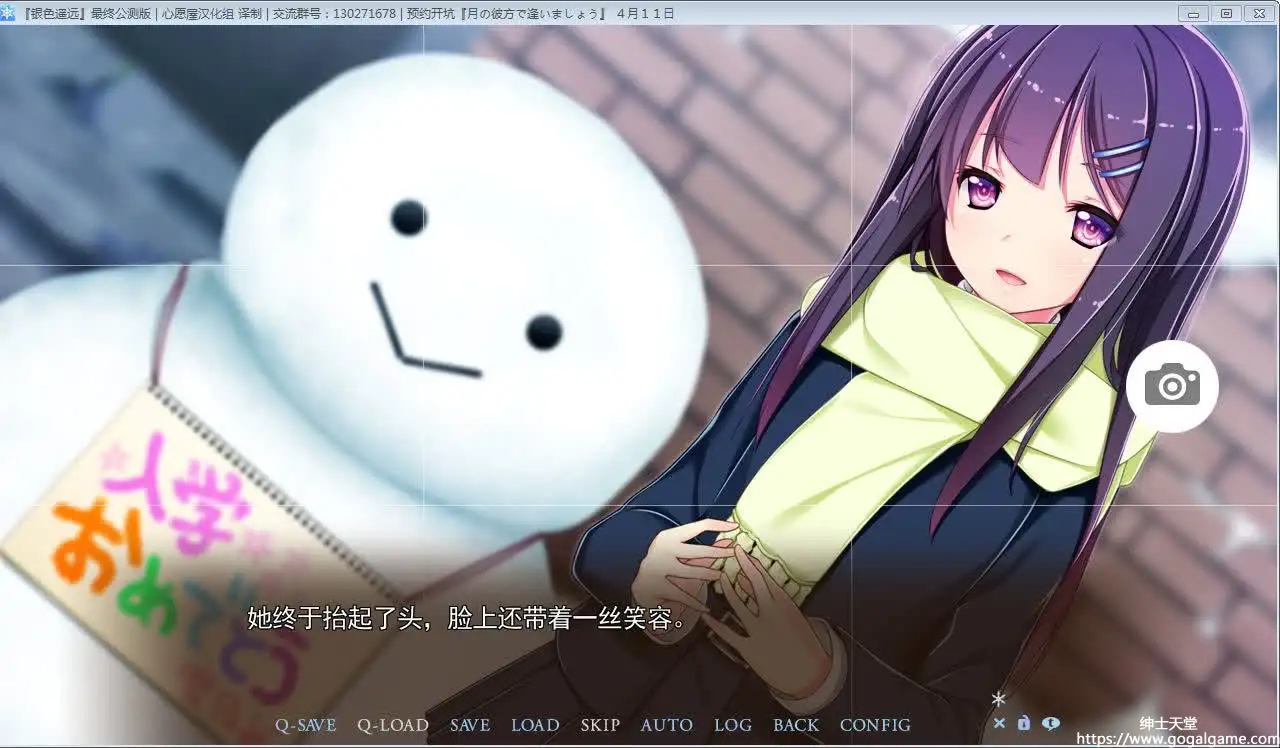Click the speech bubble voice icon
Image resolution: width=1280 pixels, height=748 pixels.
pos(1050,722)
